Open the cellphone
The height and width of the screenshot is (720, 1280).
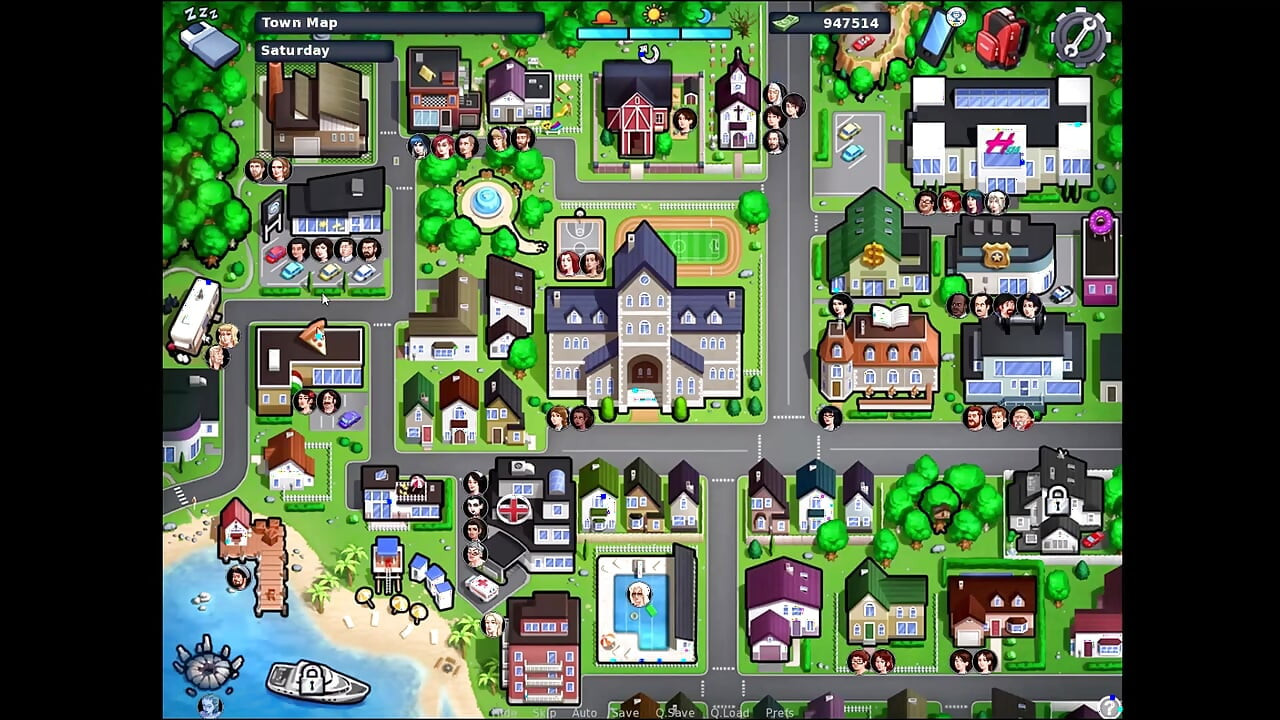point(937,37)
